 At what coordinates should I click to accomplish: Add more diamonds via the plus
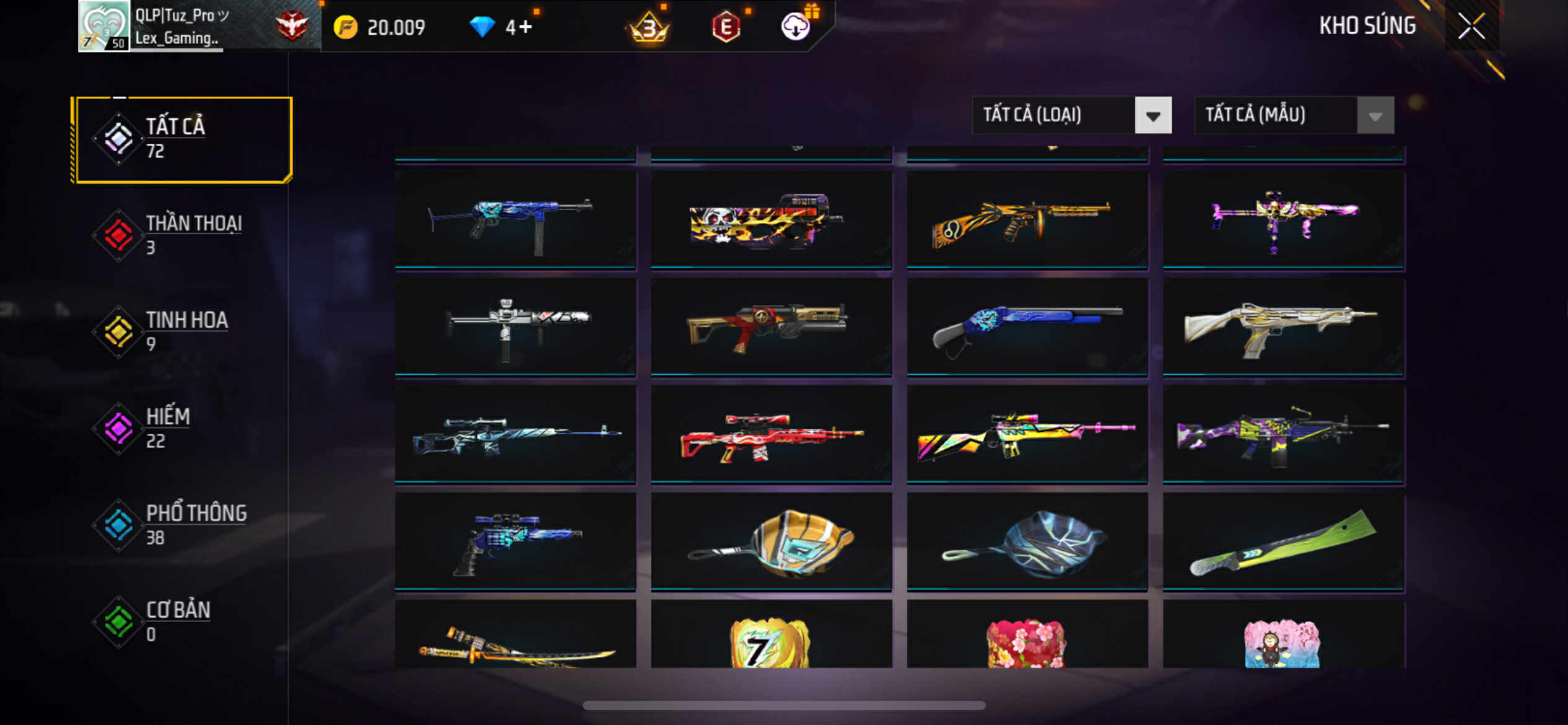tap(525, 27)
